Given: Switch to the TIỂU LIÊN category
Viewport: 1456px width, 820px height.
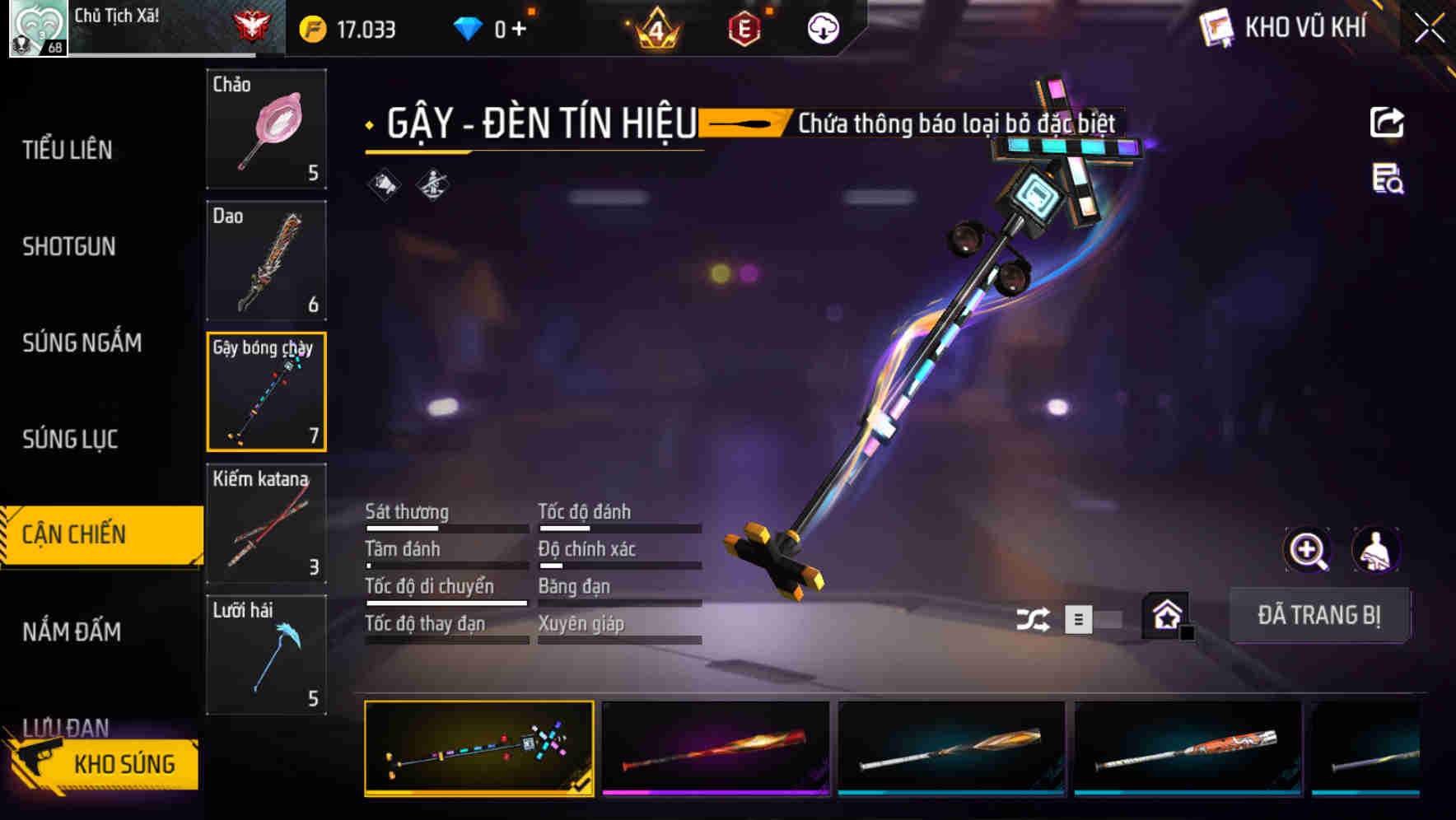Looking at the screenshot, I should pyautogui.click(x=68, y=150).
